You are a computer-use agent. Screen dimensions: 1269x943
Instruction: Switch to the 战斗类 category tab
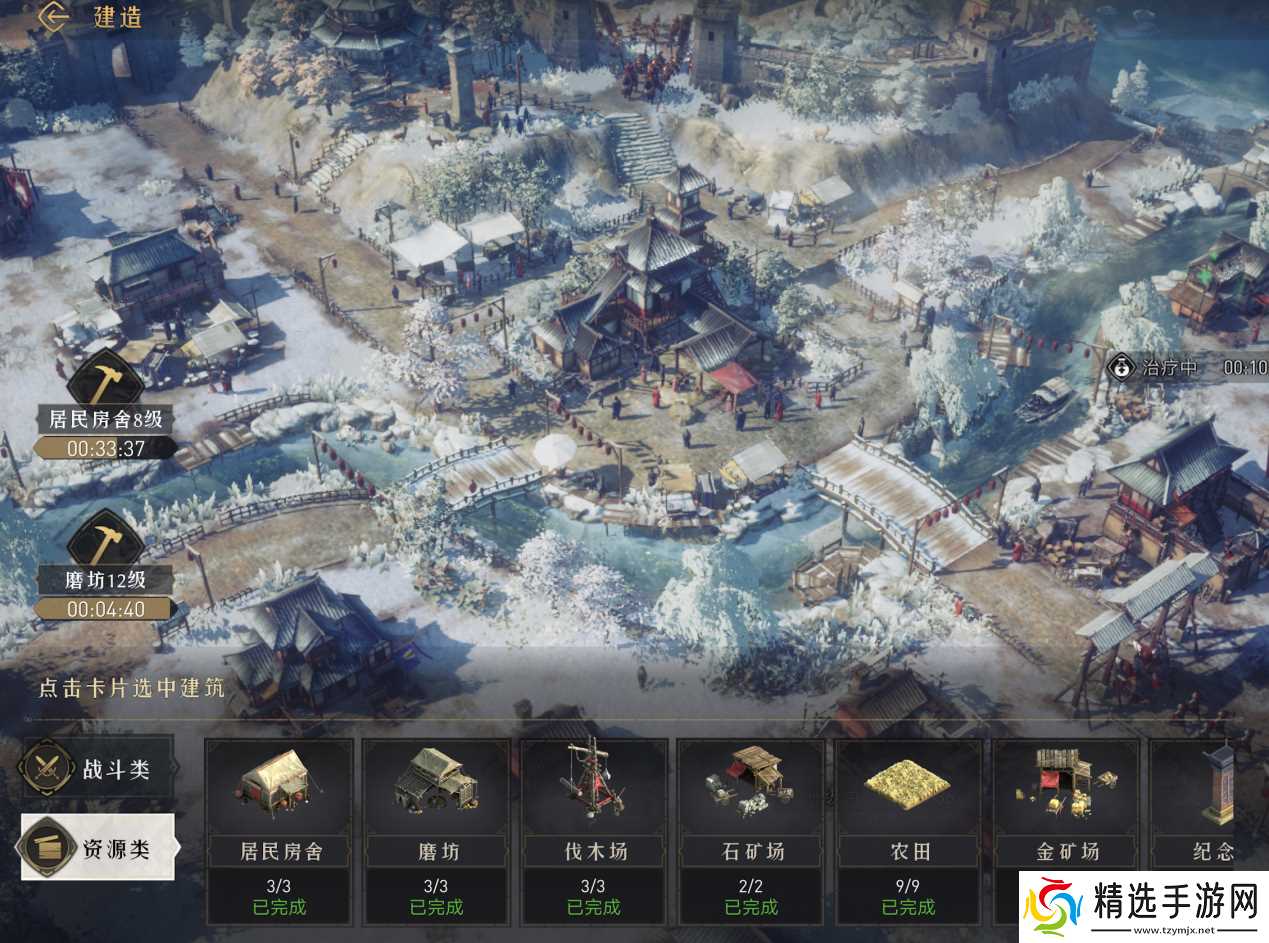click(x=98, y=768)
